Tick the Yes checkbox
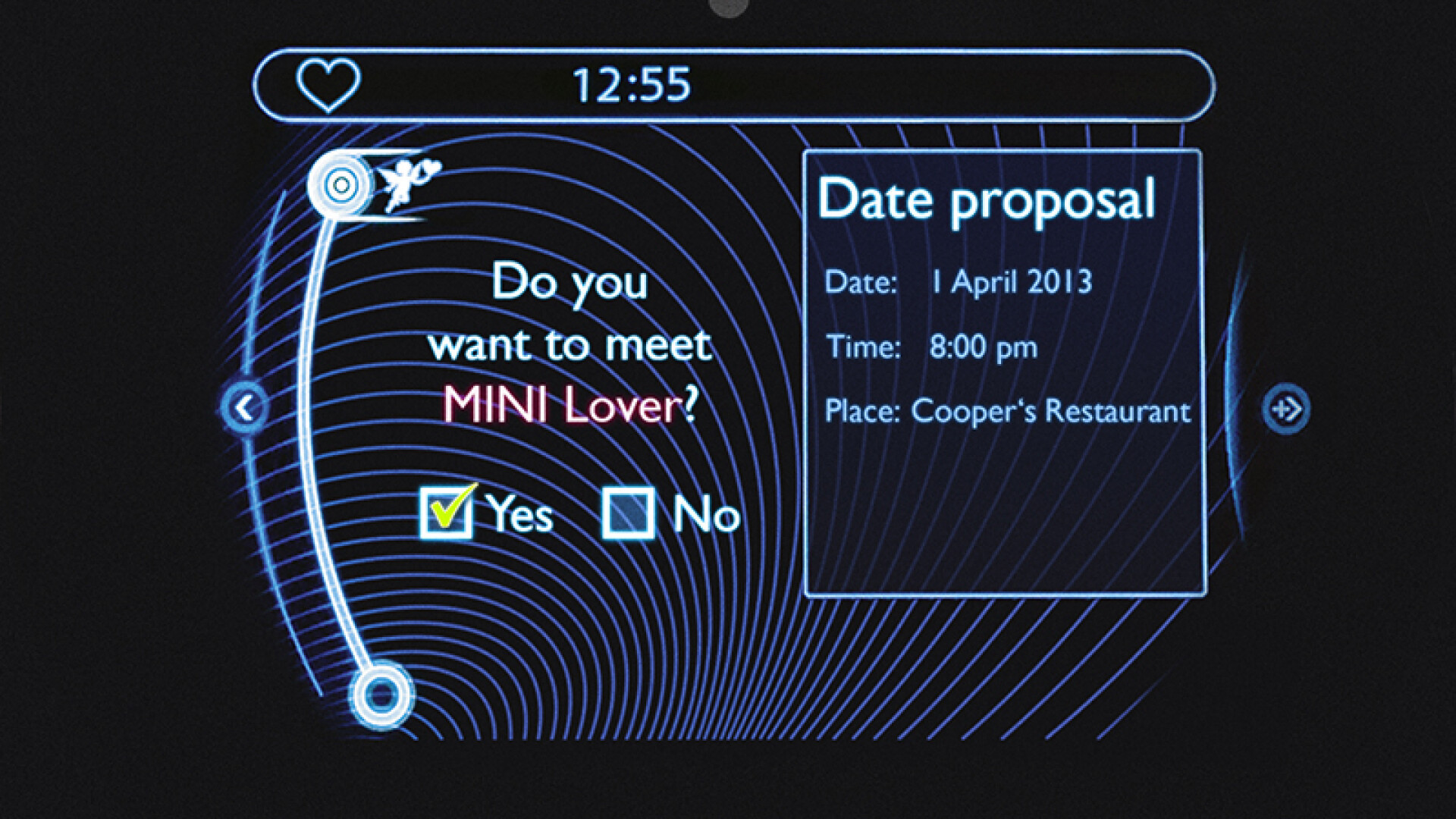 pos(446,513)
